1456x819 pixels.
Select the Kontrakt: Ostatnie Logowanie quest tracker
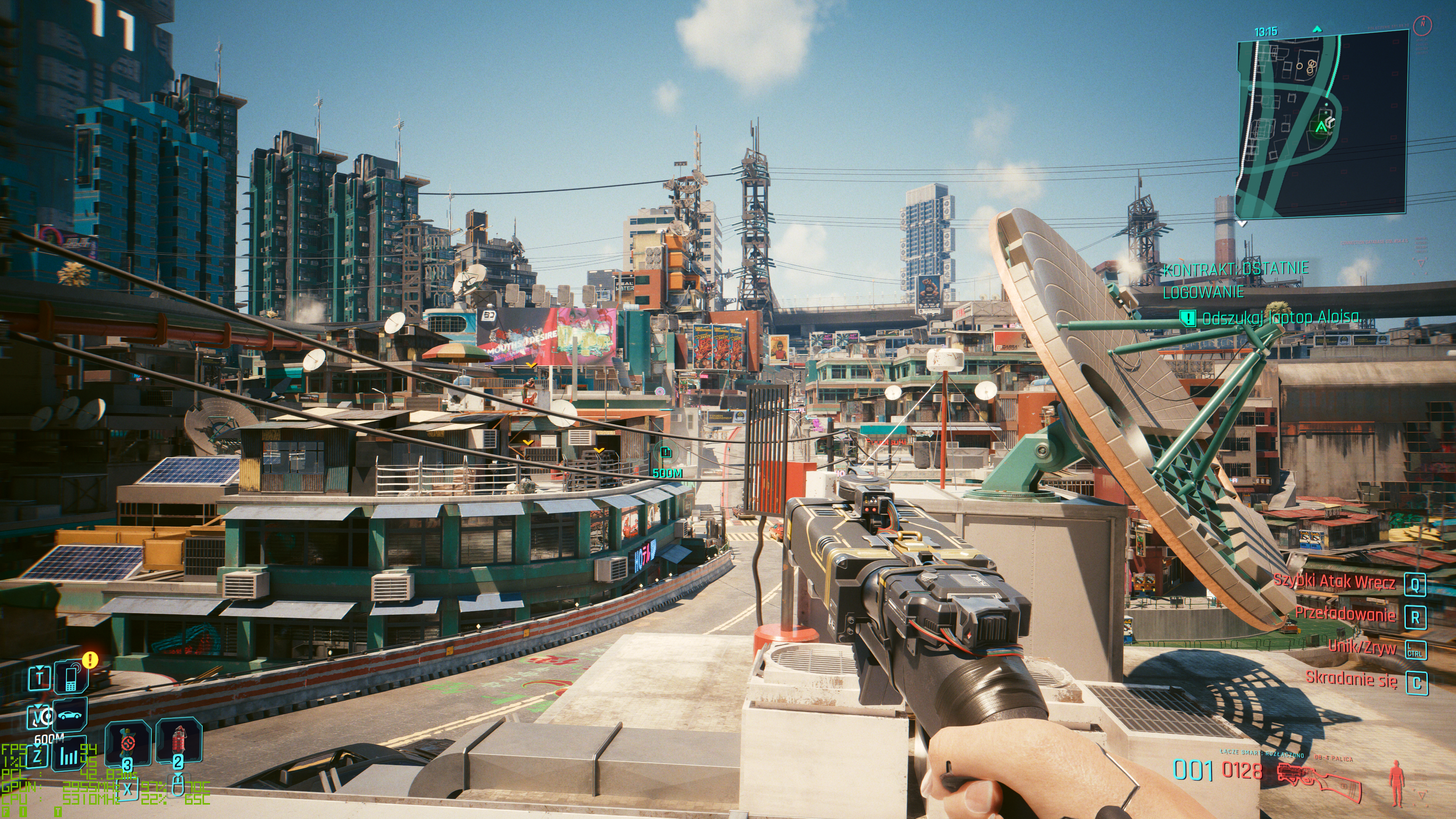(x=1236, y=280)
